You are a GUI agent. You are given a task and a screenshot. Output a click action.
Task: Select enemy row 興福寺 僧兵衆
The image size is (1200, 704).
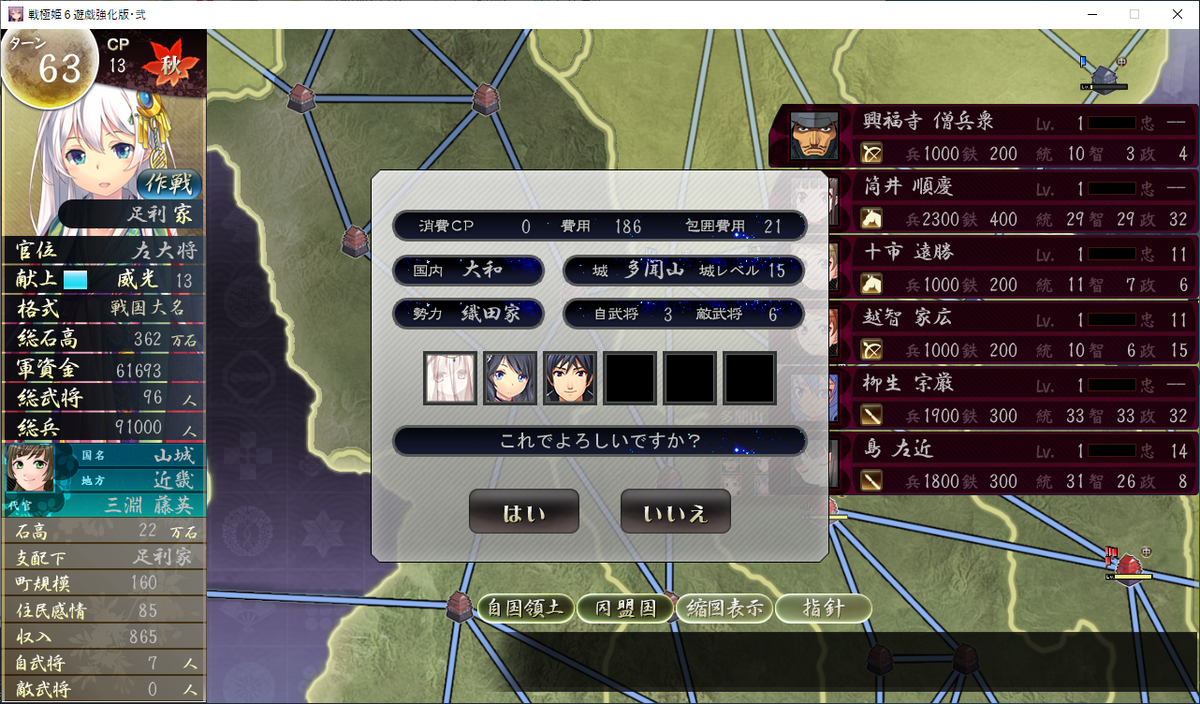pos(985,138)
